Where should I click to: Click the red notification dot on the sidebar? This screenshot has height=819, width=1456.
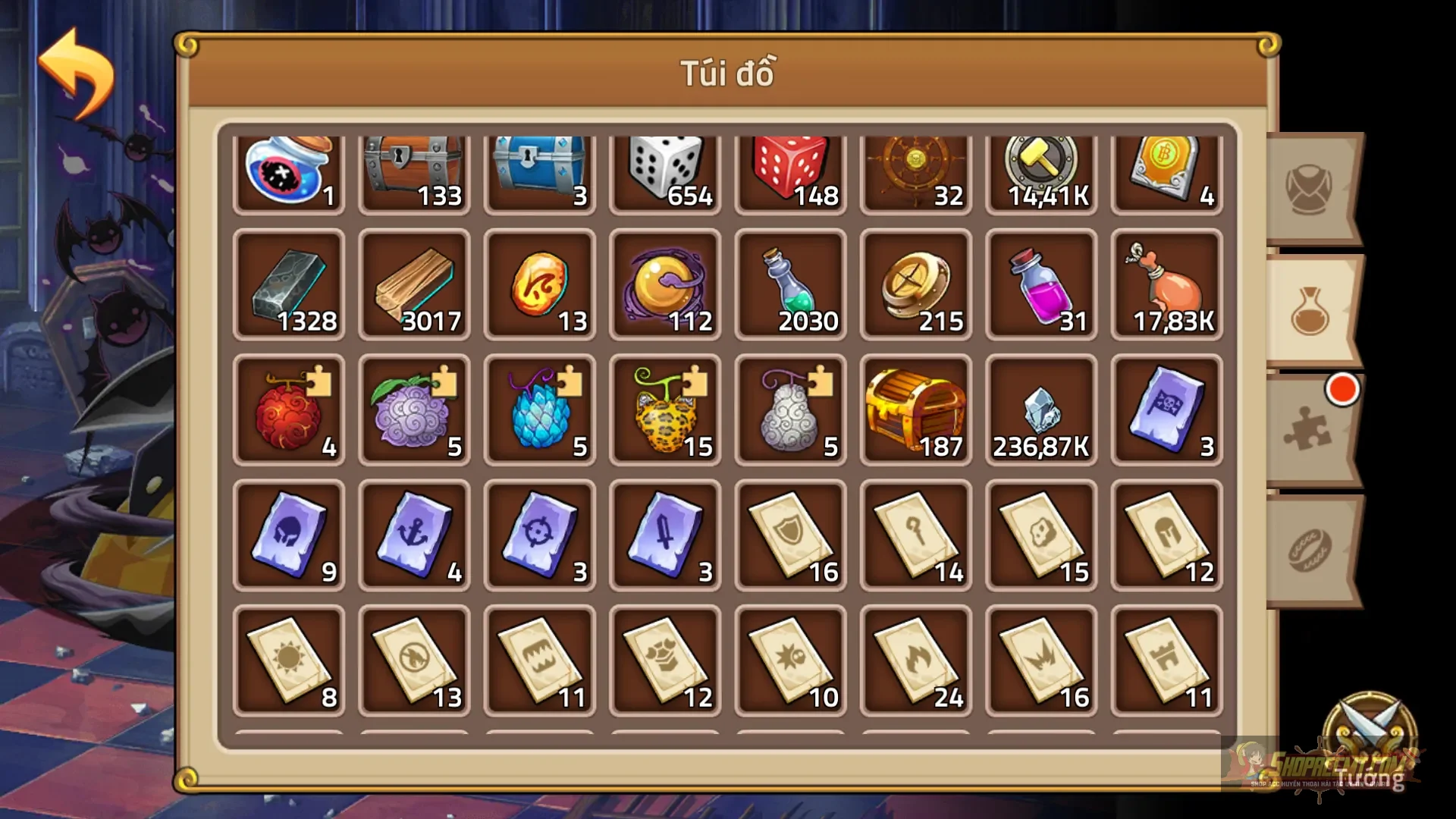pyautogui.click(x=1343, y=388)
